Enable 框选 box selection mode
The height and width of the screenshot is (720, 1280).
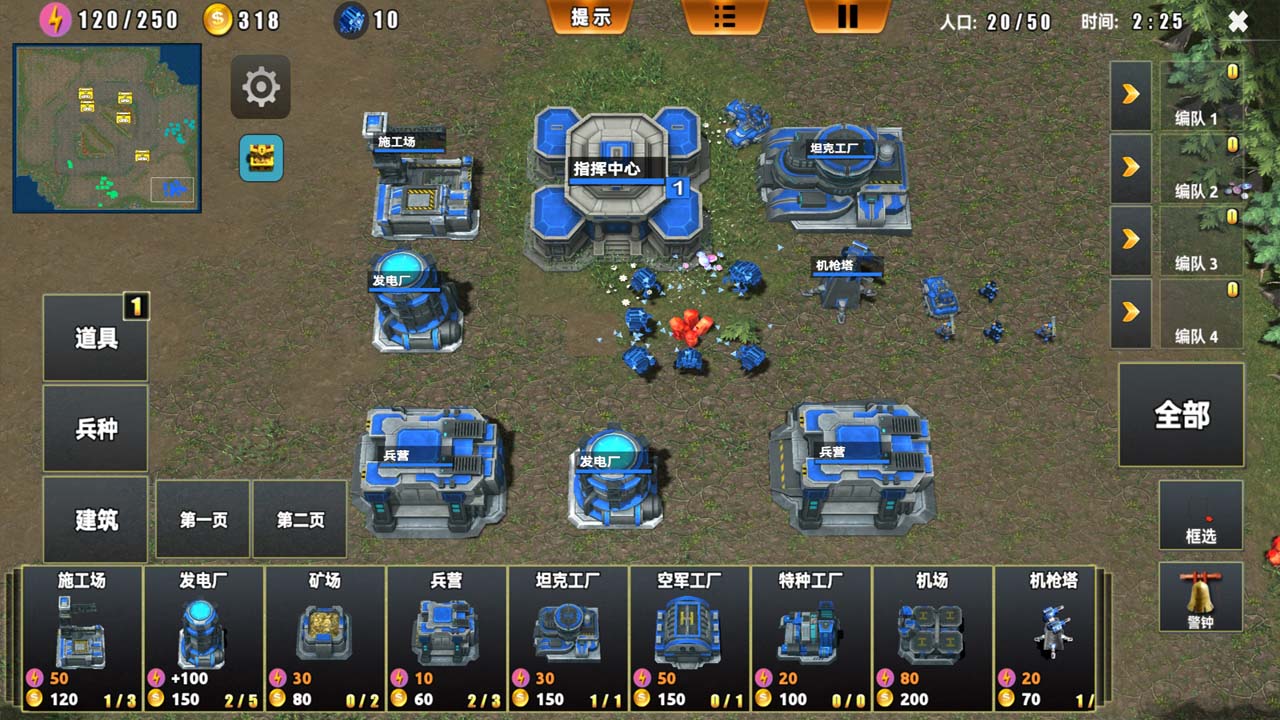pos(1200,515)
